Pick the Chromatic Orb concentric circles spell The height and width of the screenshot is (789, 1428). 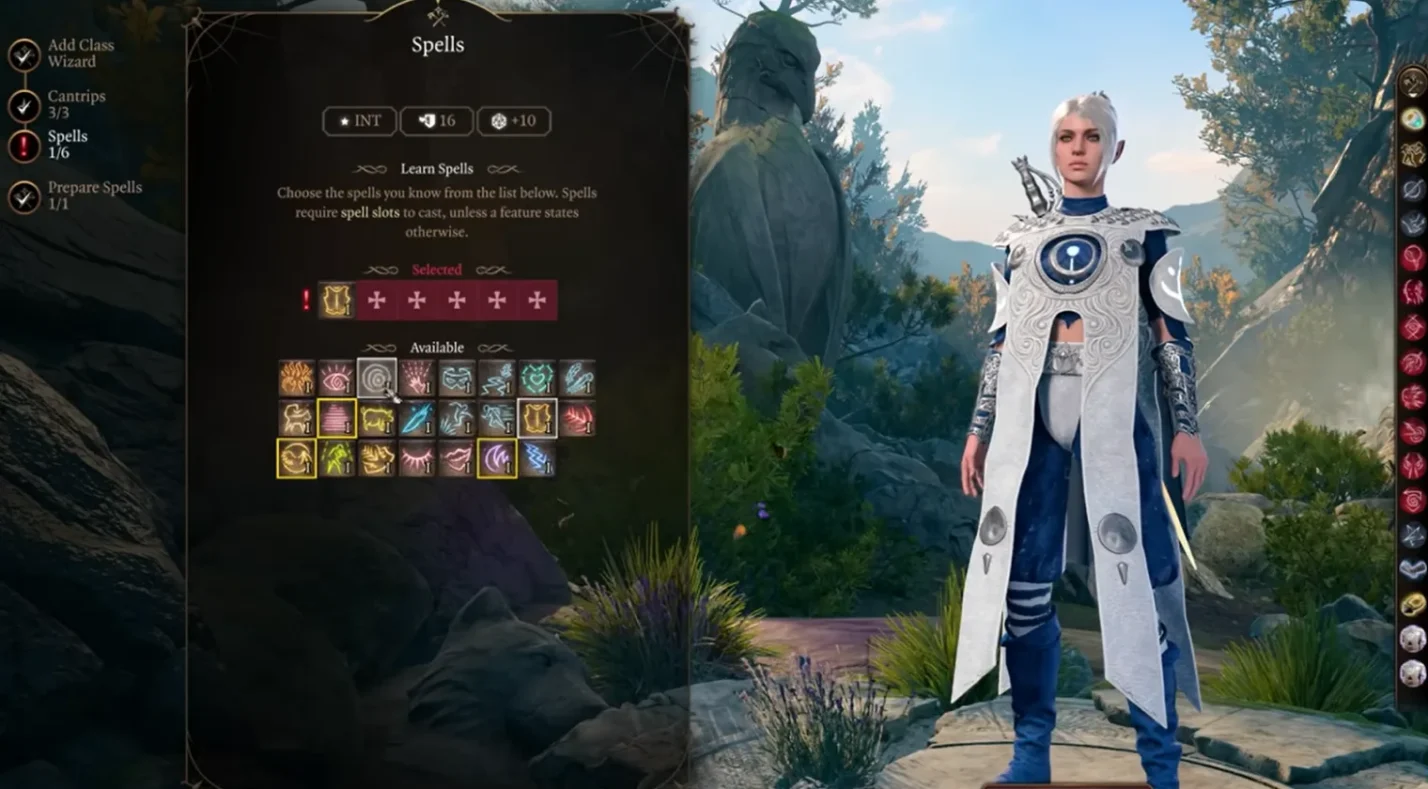(377, 379)
